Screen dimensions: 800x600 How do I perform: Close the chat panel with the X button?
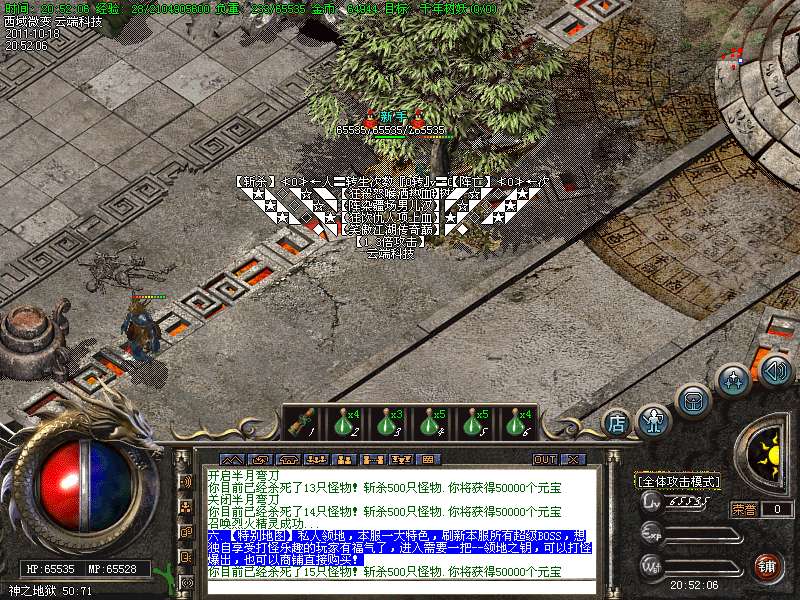[572, 459]
